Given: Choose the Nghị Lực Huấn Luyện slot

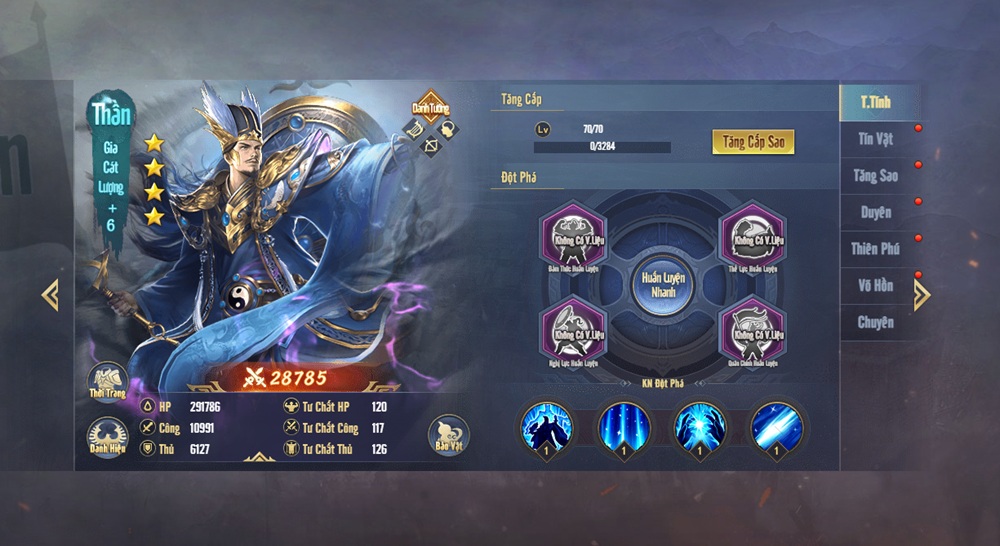Looking at the screenshot, I should click(574, 330).
